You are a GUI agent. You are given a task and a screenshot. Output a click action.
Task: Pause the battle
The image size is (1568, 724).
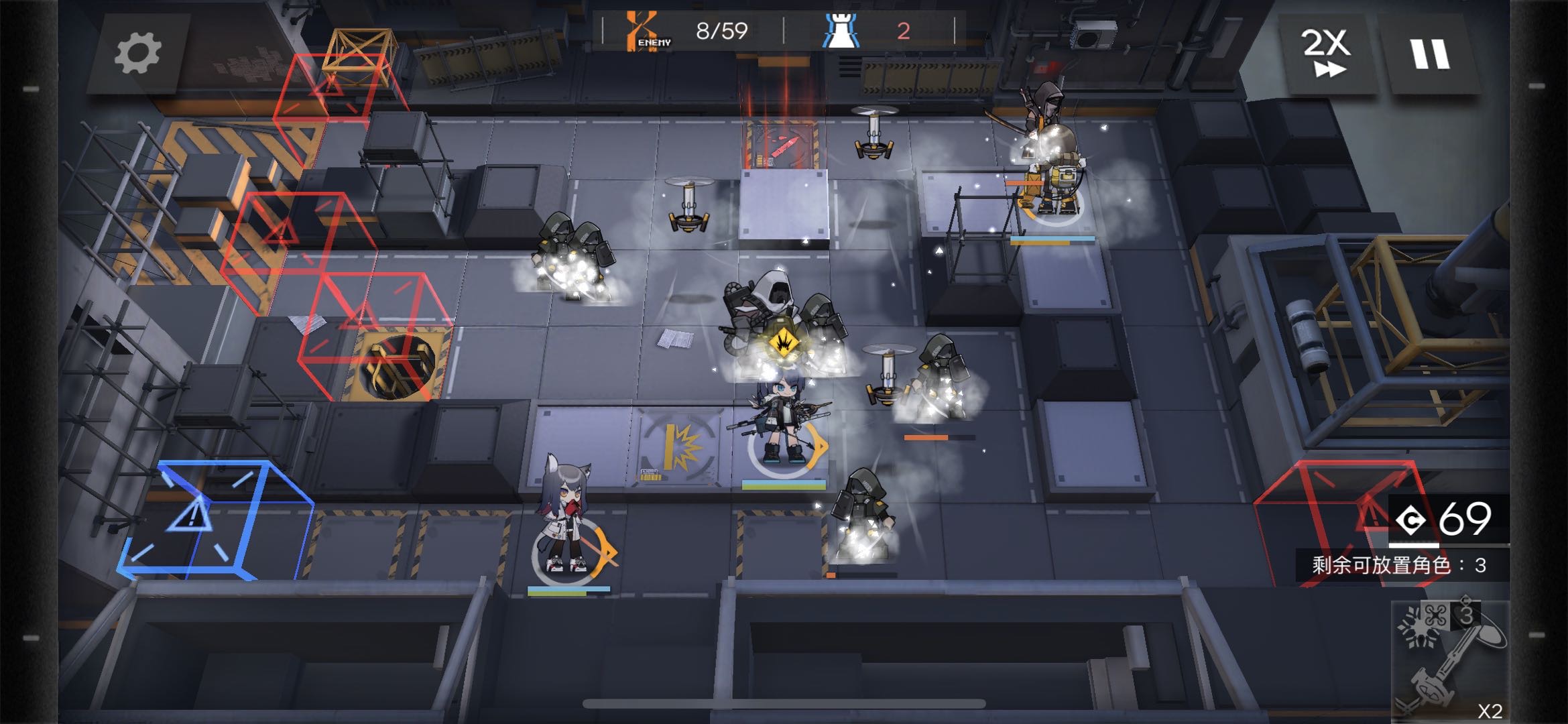tap(1430, 54)
